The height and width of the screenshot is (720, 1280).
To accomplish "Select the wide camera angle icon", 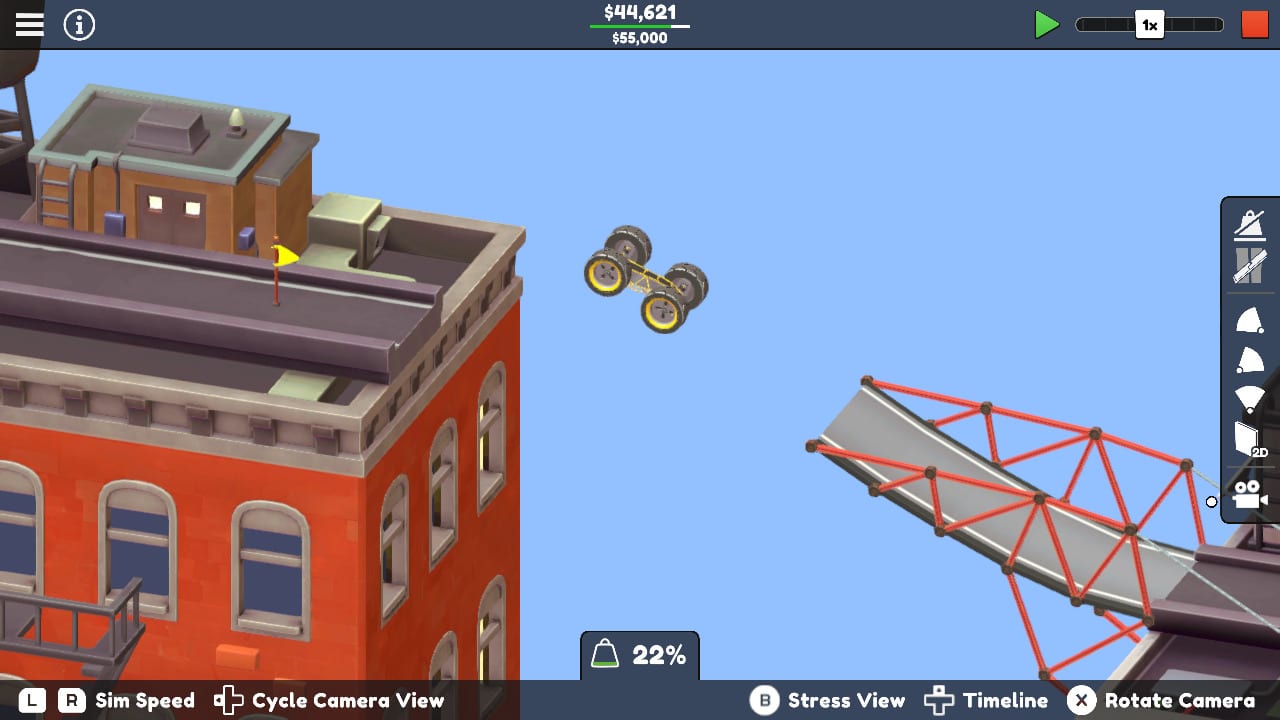I will coord(1249,396).
